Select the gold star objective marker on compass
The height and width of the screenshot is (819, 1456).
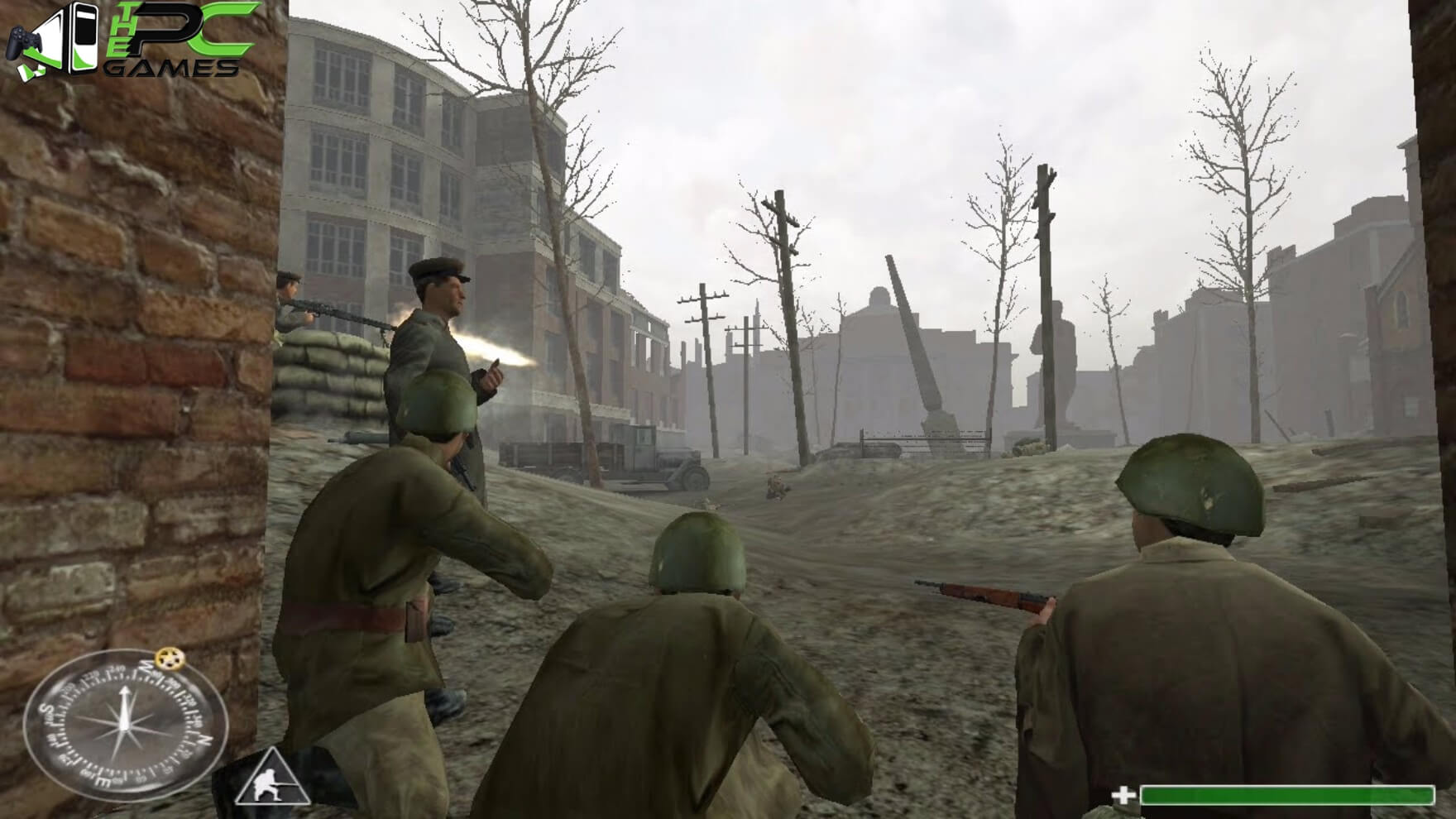click(x=170, y=659)
